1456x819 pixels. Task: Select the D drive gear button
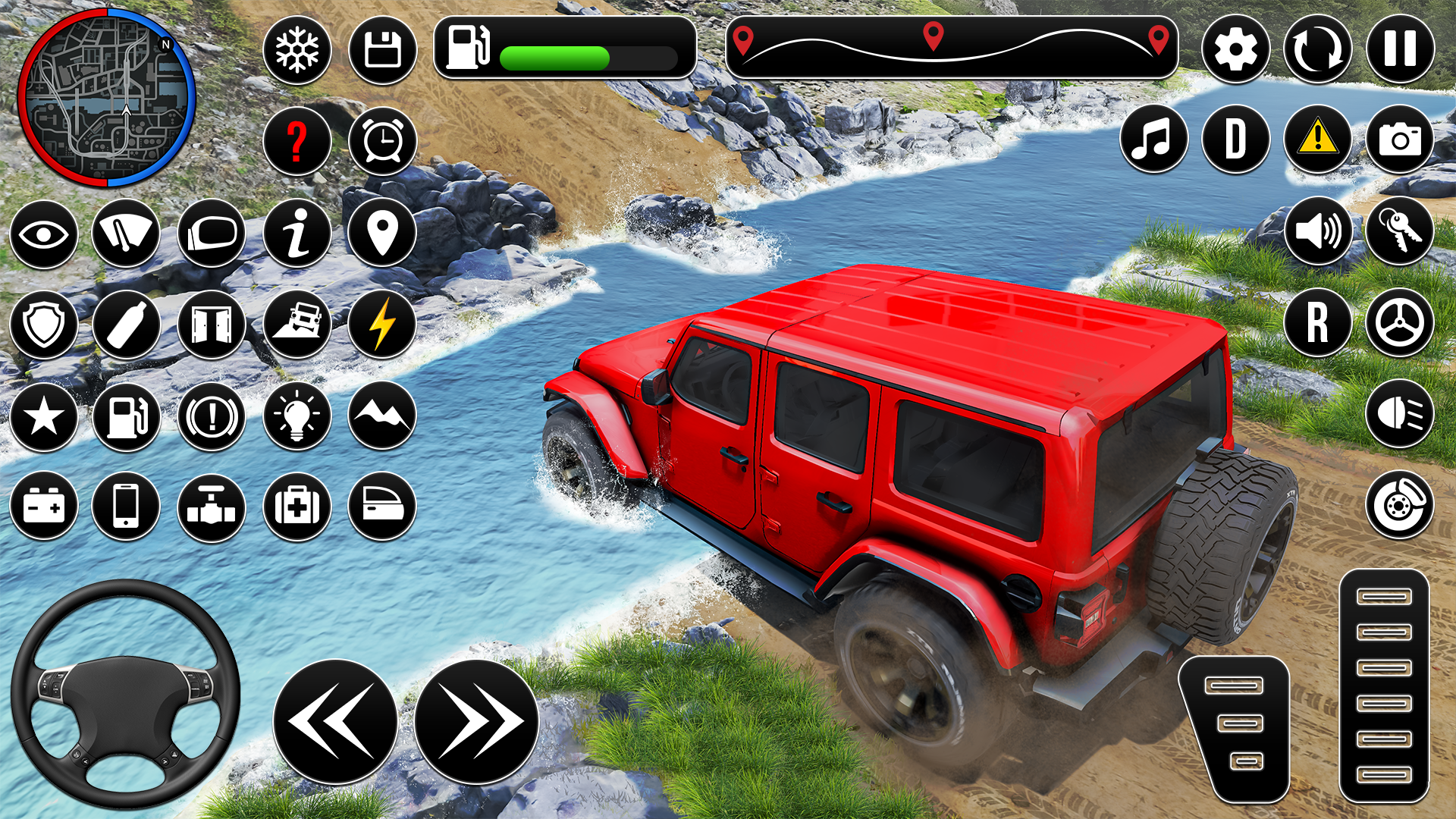(x=1235, y=140)
